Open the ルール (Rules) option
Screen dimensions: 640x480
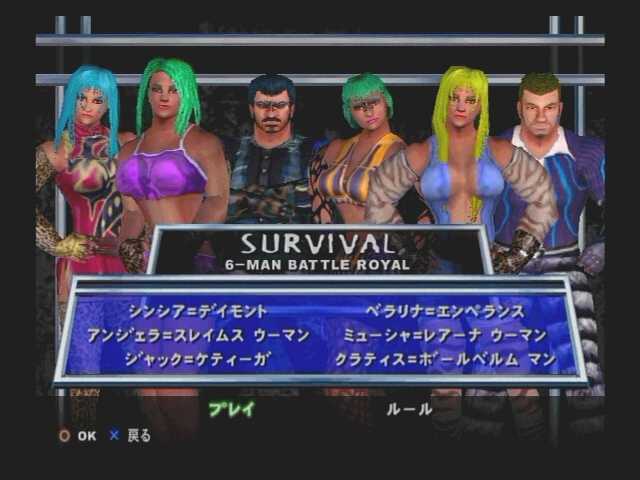click(x=410, y=408)
